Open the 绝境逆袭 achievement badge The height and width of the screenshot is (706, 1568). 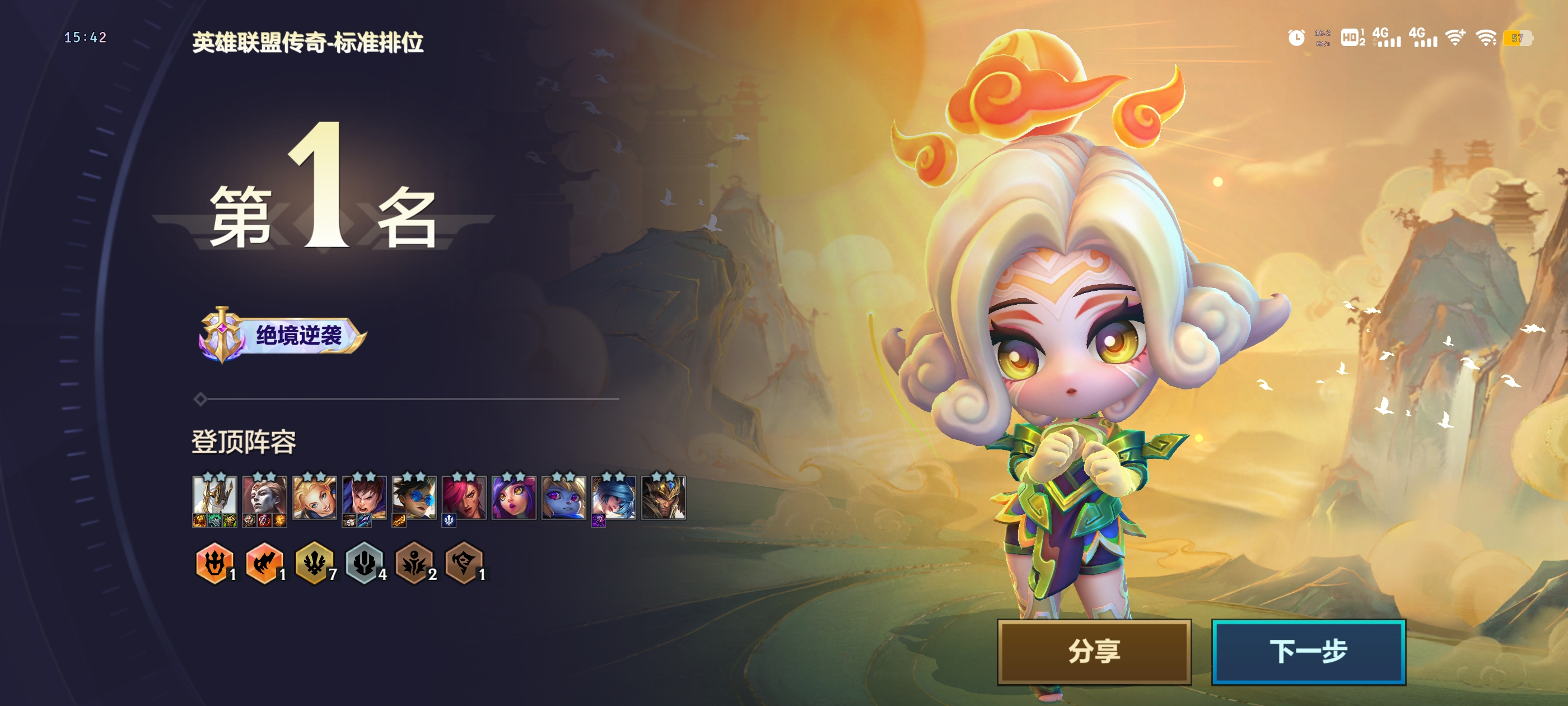[283, 335]
